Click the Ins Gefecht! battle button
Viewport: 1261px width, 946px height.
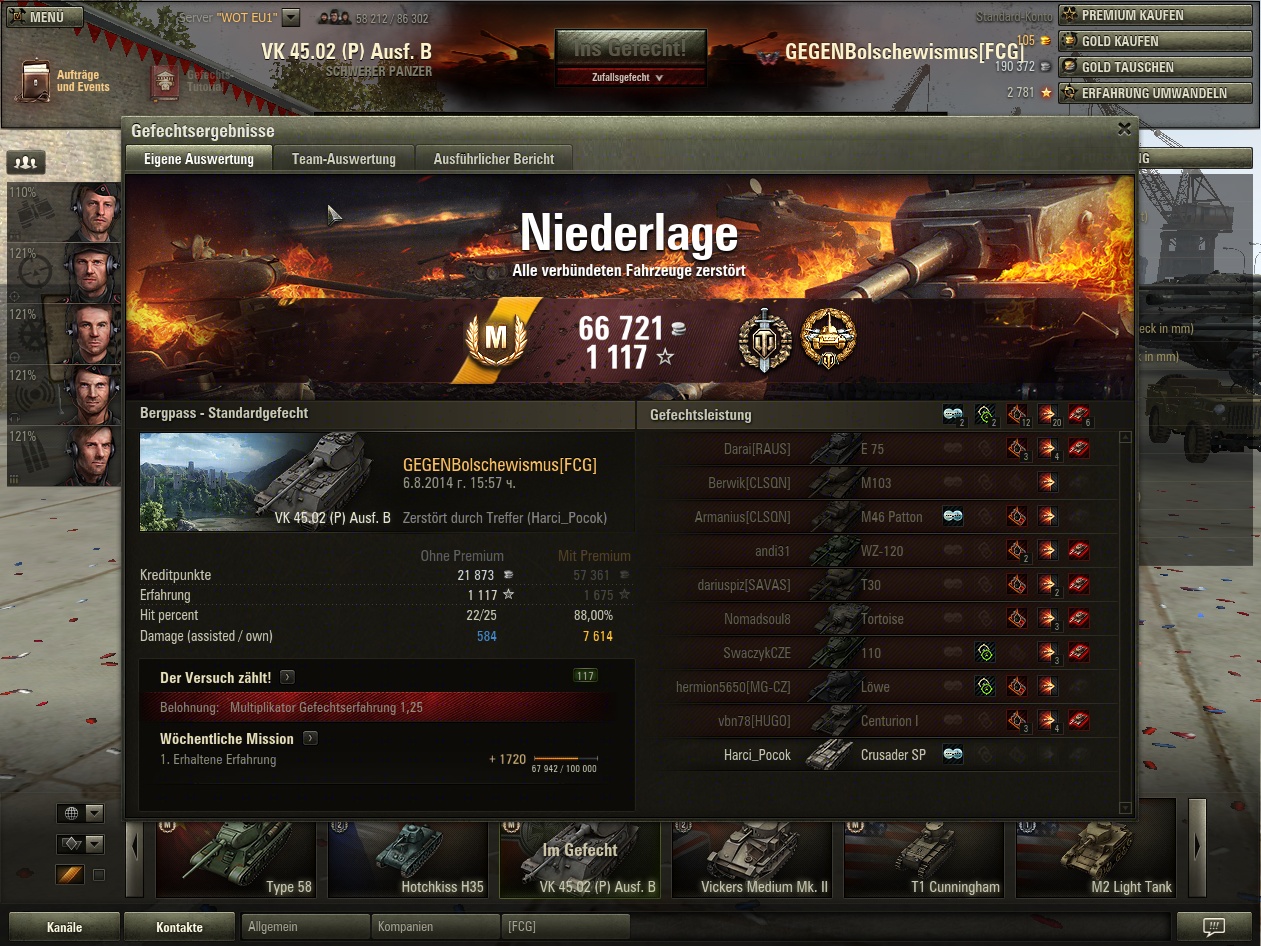point(630,48)
